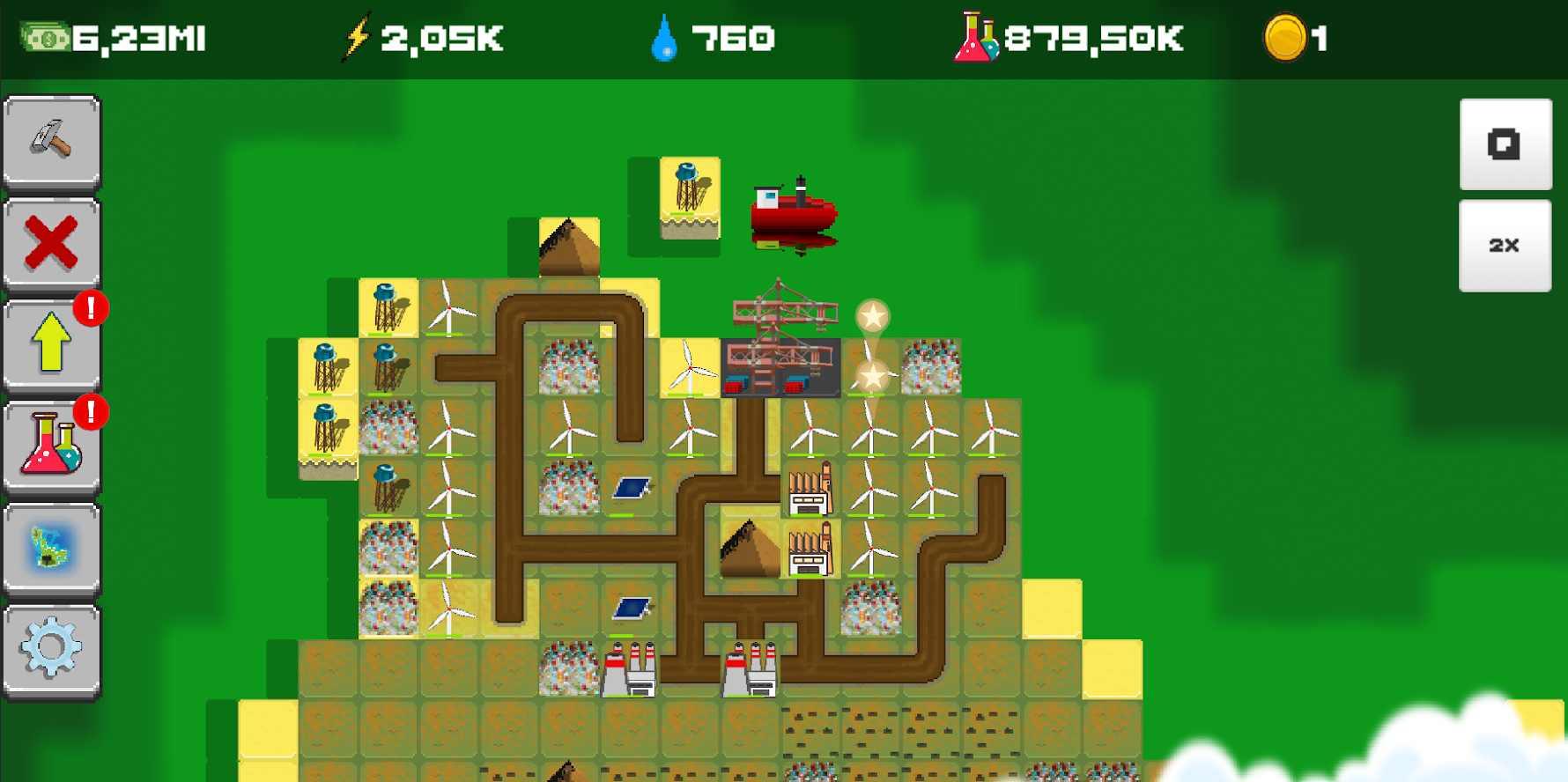Screen dimensions: 1568x782
Task: Click the lightning energy counter
Action: pos(414,37)
